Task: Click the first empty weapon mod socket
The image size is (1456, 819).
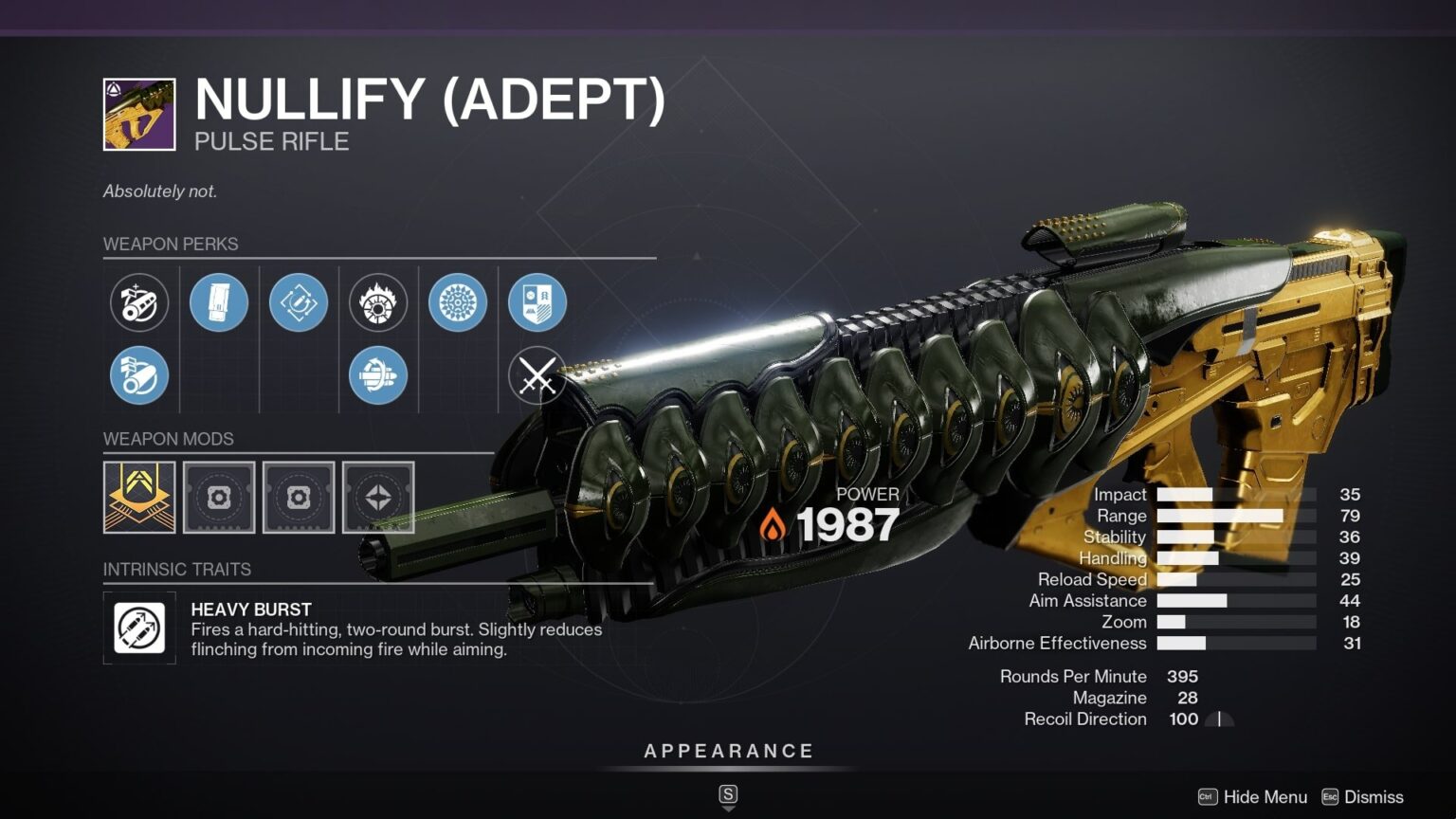Action: click(x=219, y=498)
